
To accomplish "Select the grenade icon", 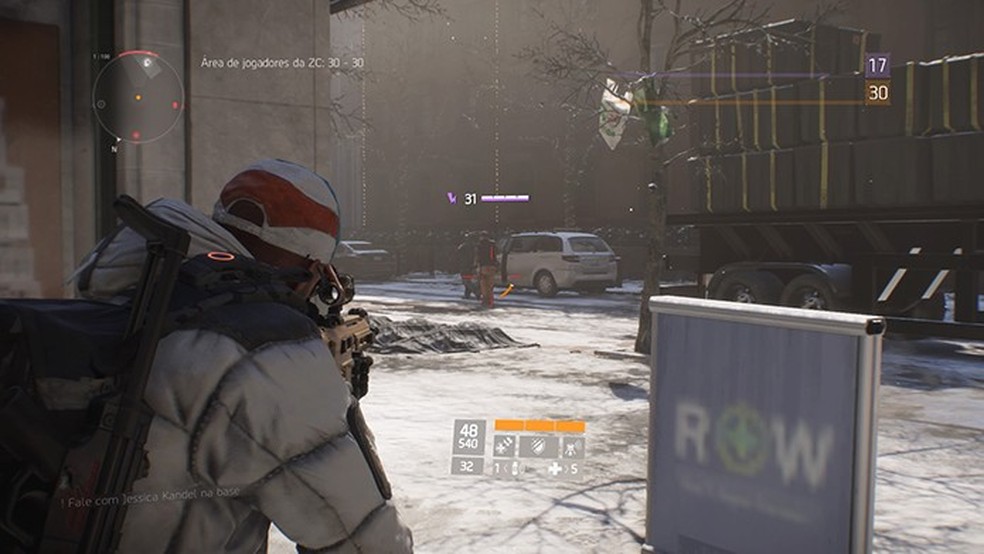I will click(517, 469).
